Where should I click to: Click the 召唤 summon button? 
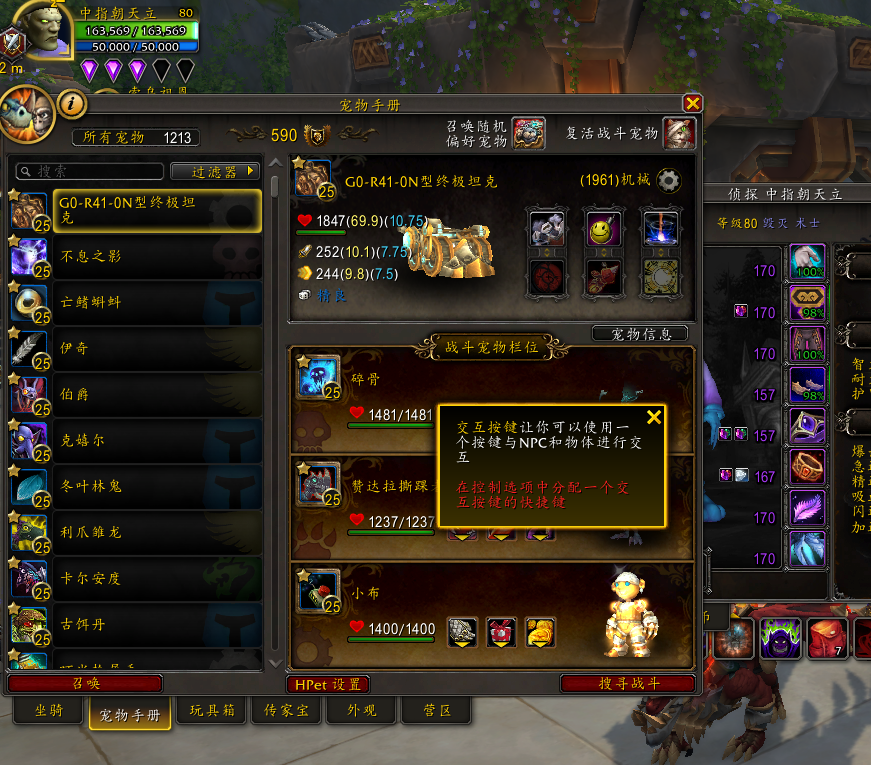[85, 684]
